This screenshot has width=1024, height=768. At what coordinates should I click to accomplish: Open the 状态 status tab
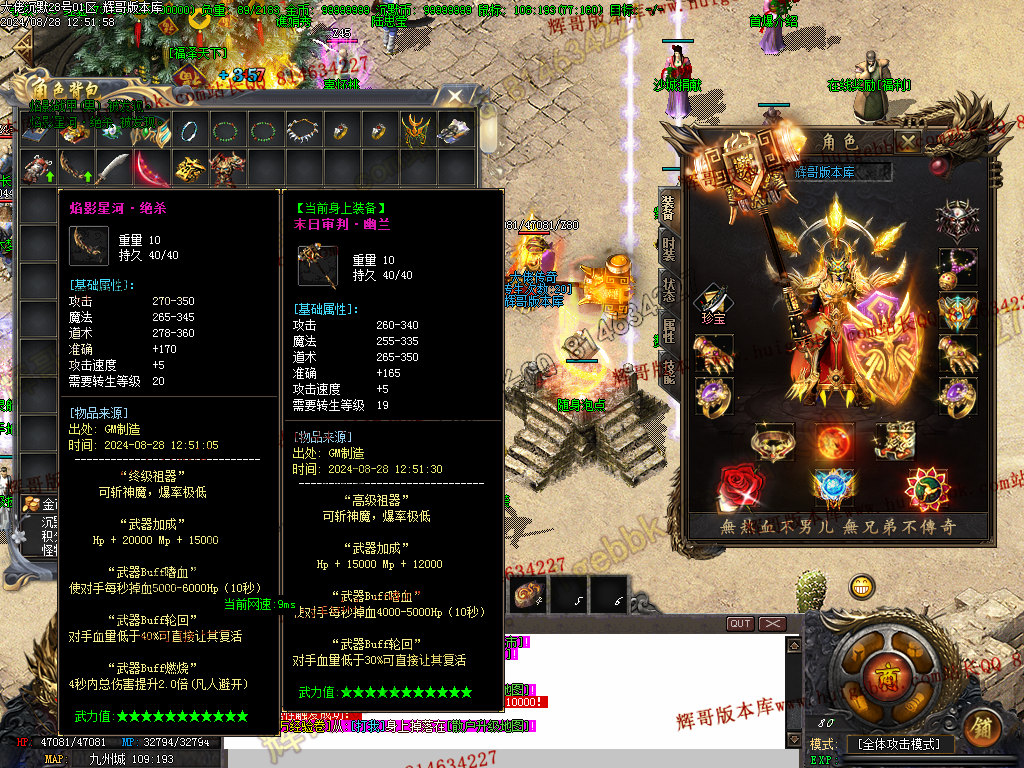pos(668,291)
